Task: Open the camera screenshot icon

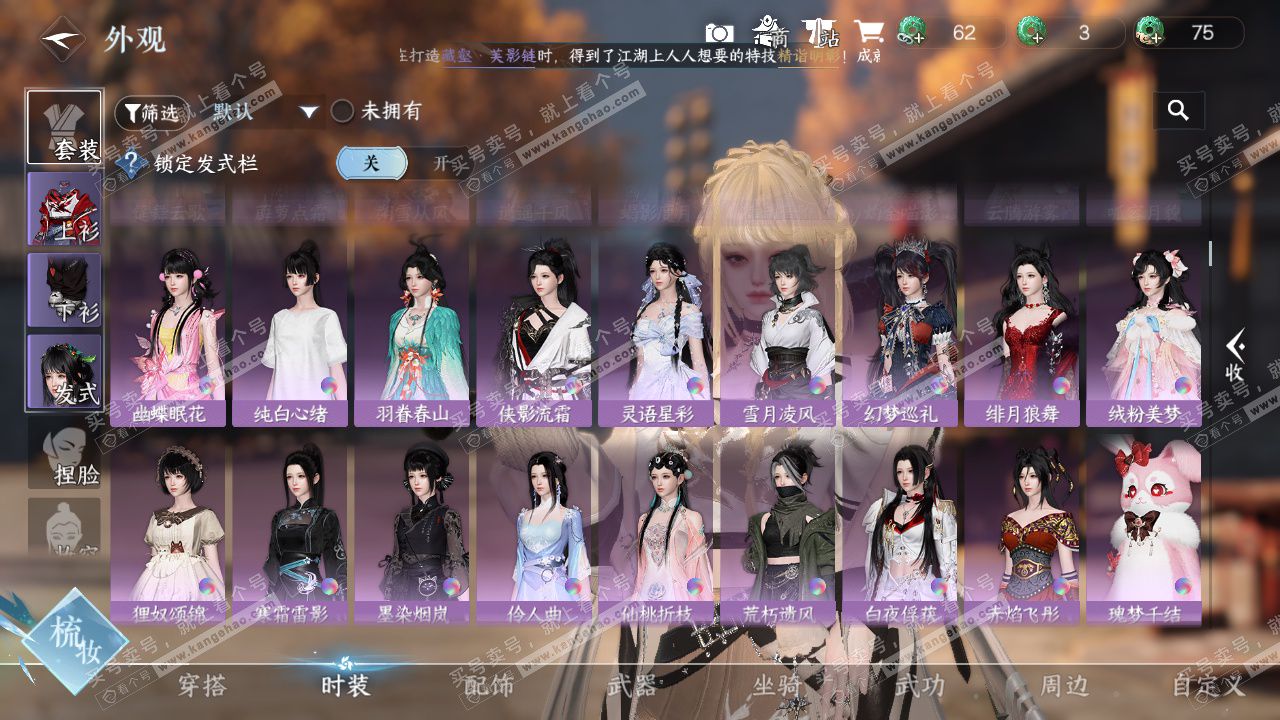Action: (x=718, y=33)
